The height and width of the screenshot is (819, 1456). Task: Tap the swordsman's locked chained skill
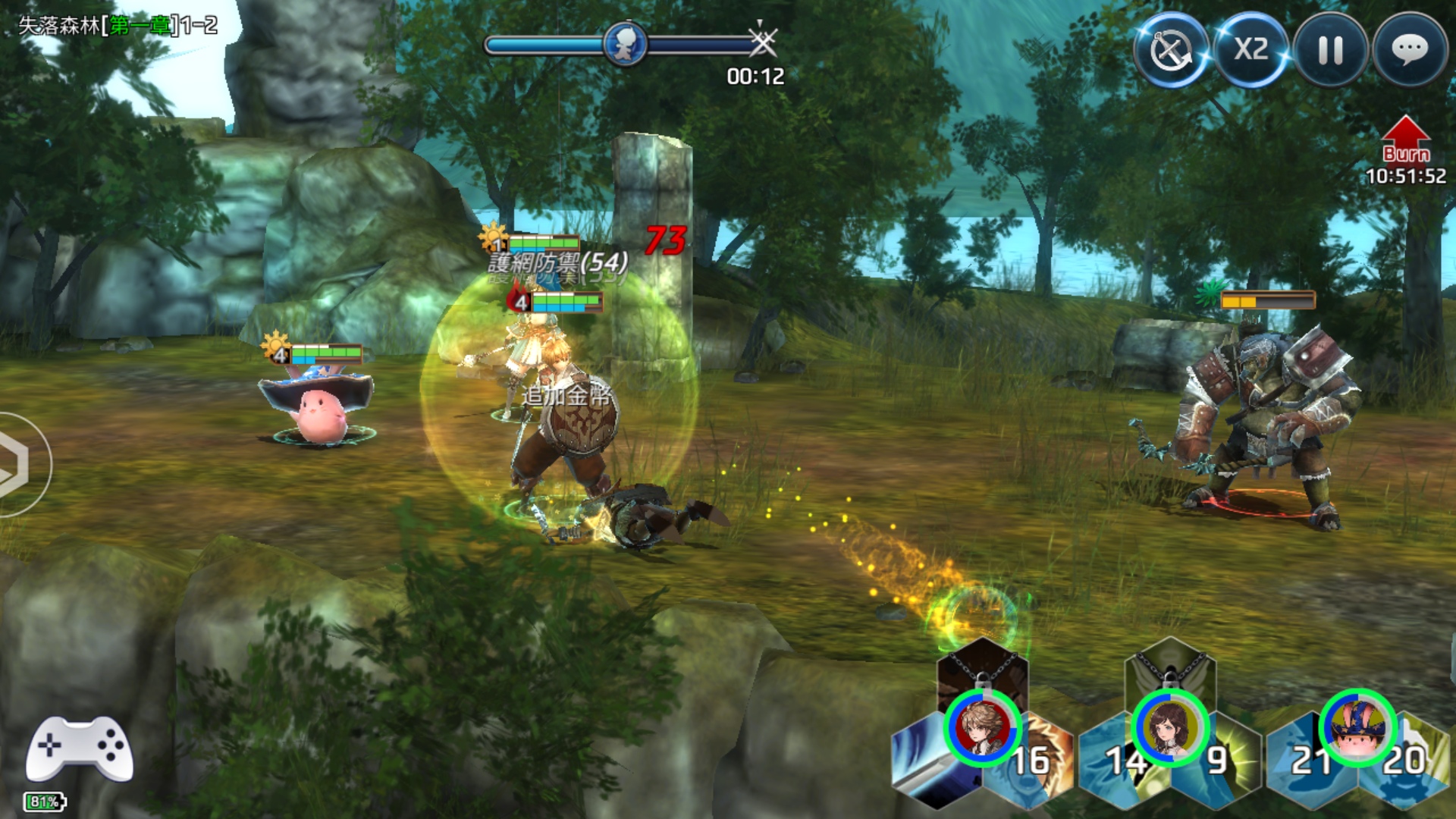point(983,667)
